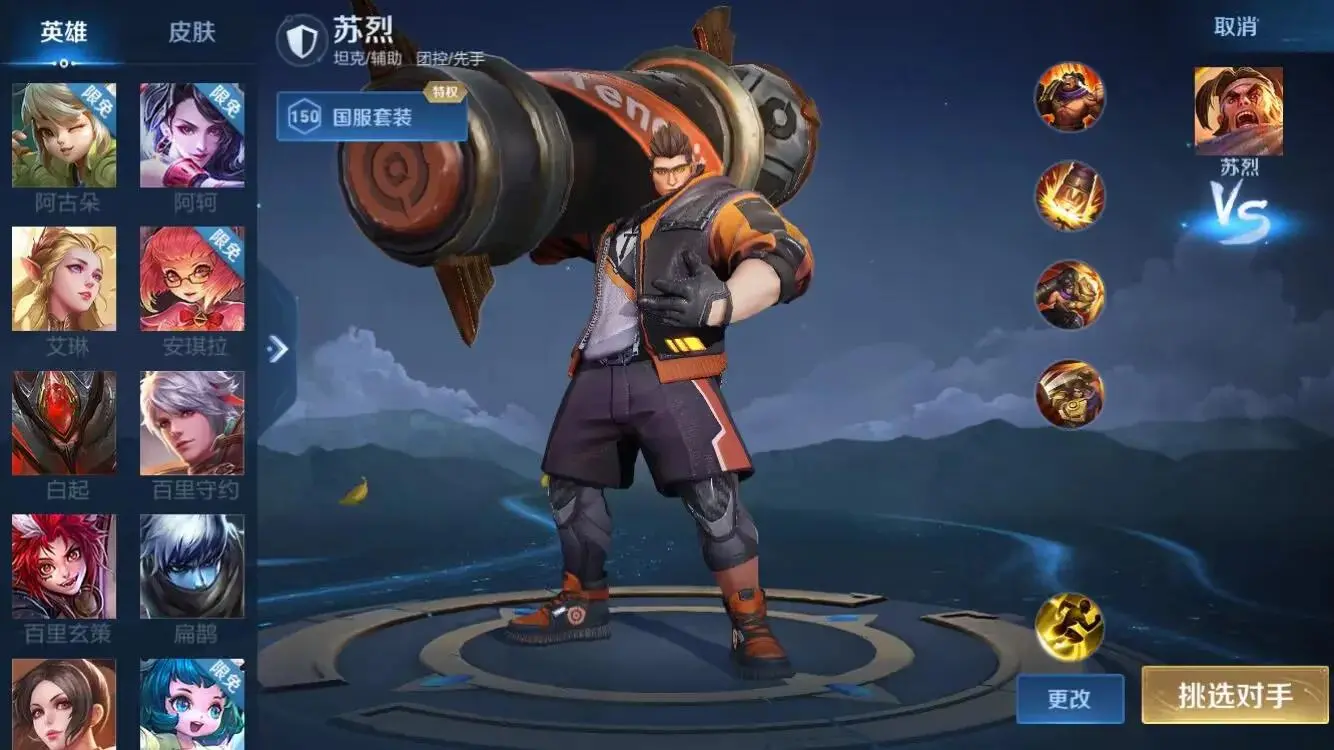The height and width of the screenshot is (750, 1334).
Task: Click the shield role icon beside 苏烈
Action: (x=301, y=41)
